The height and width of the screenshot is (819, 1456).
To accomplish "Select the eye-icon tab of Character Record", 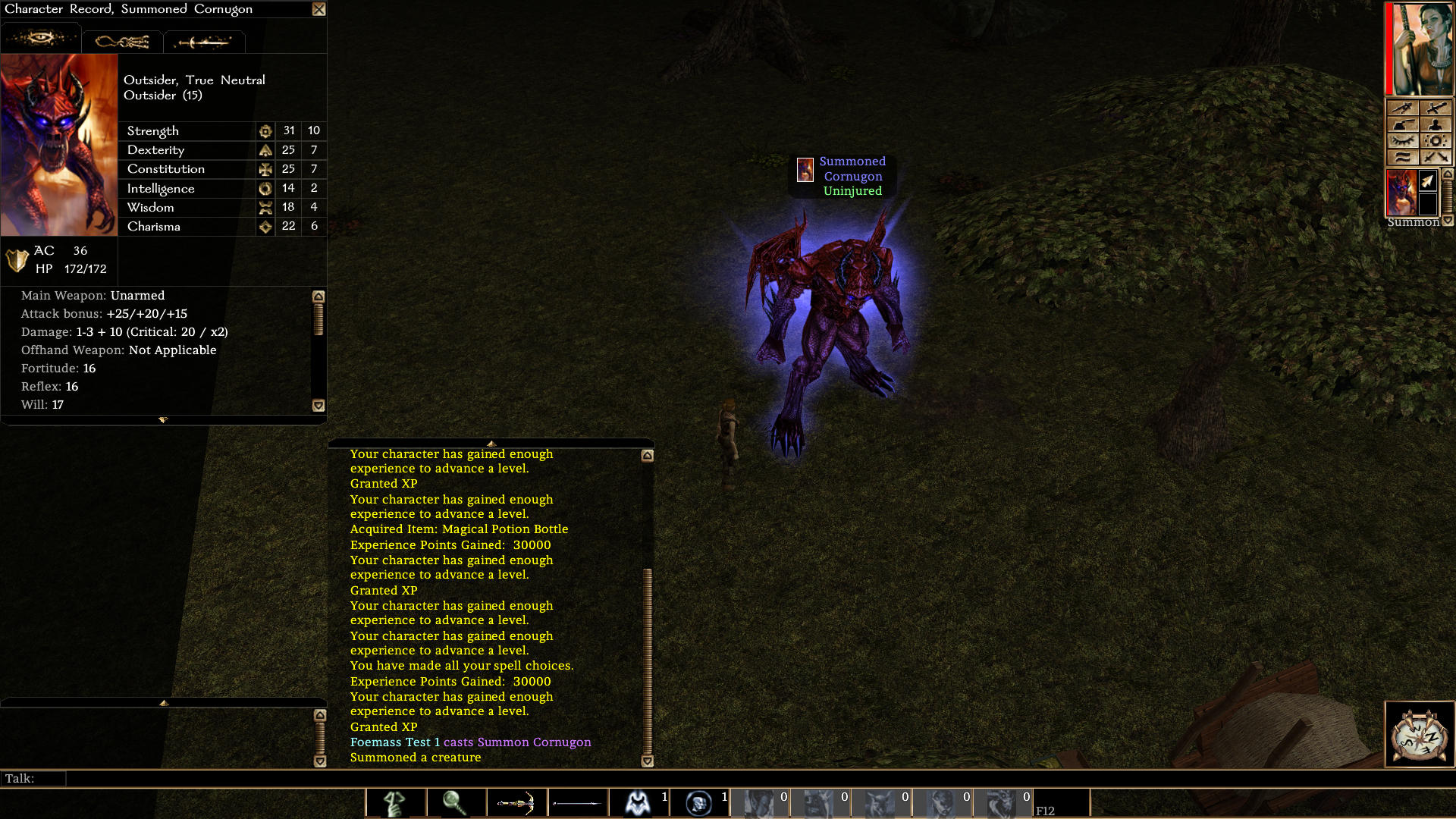I will [40, 38].
